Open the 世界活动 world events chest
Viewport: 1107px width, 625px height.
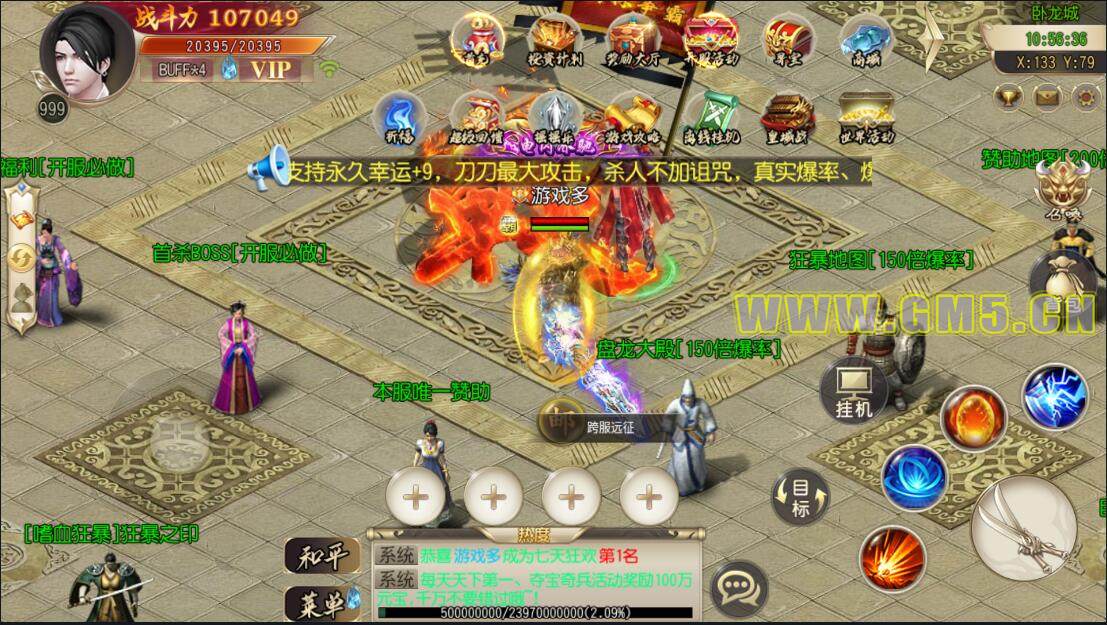pos(864,117)
